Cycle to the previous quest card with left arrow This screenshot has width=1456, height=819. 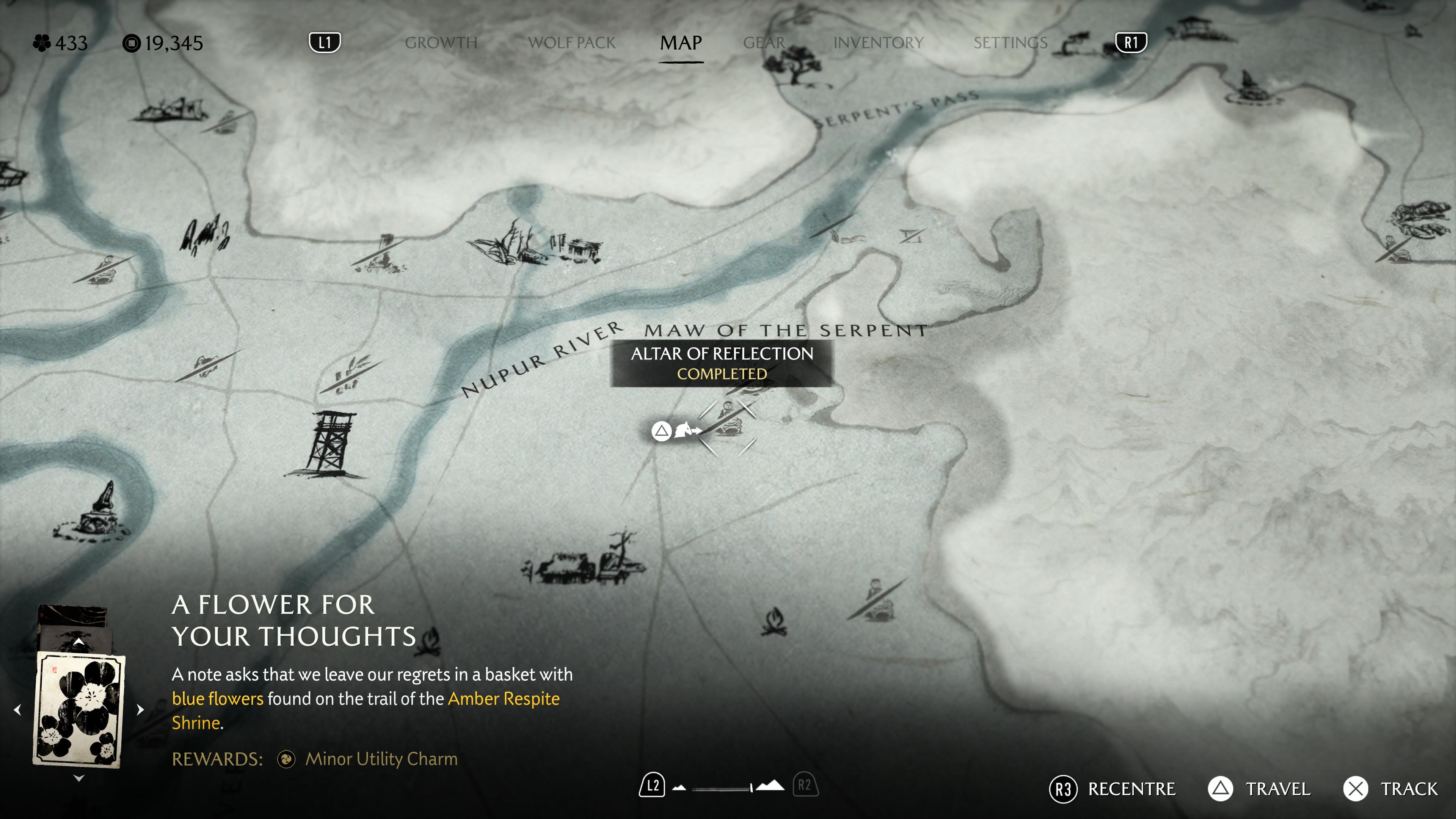pyautogui.click(x=17, y=709)
